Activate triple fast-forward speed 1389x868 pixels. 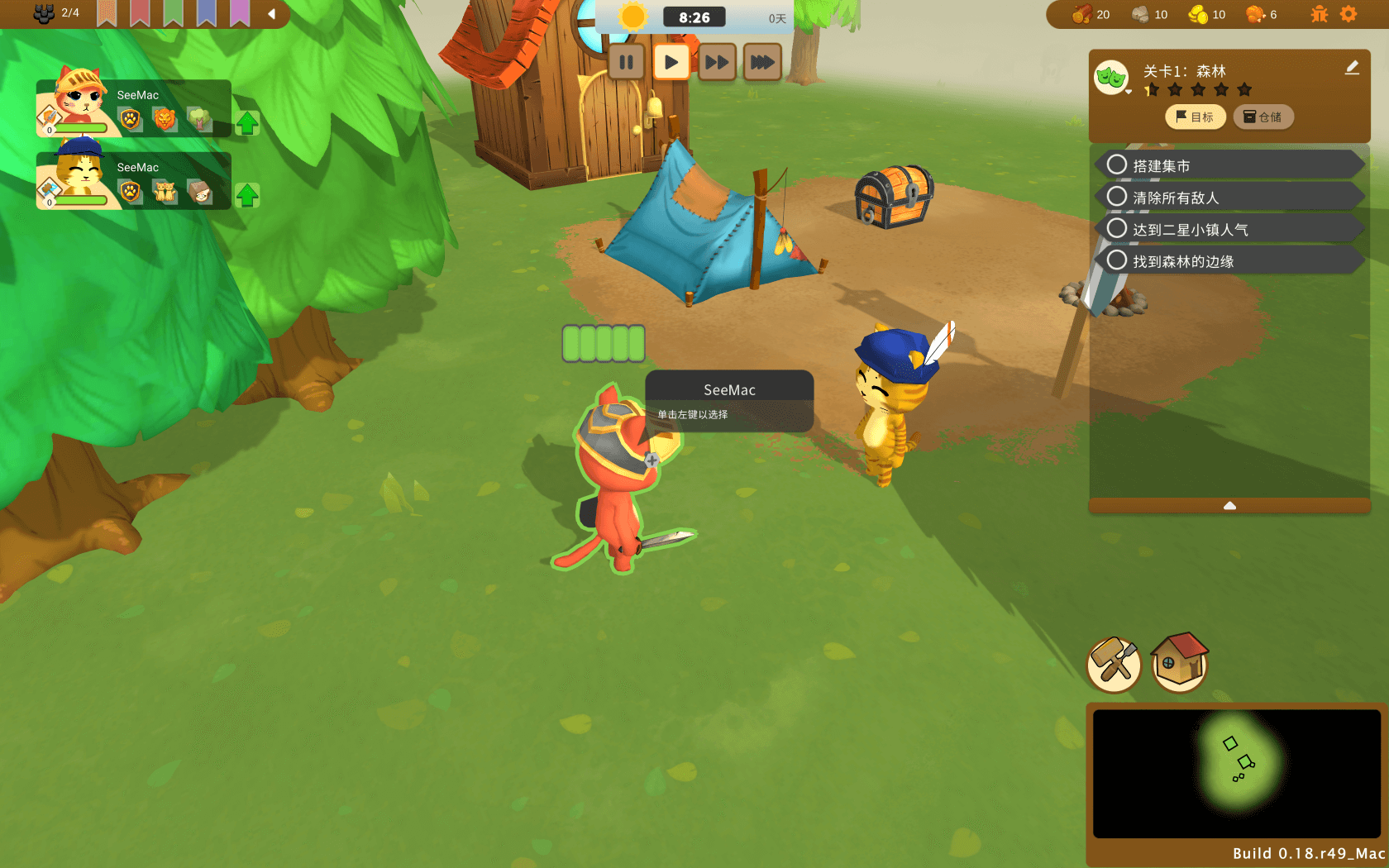762,62
